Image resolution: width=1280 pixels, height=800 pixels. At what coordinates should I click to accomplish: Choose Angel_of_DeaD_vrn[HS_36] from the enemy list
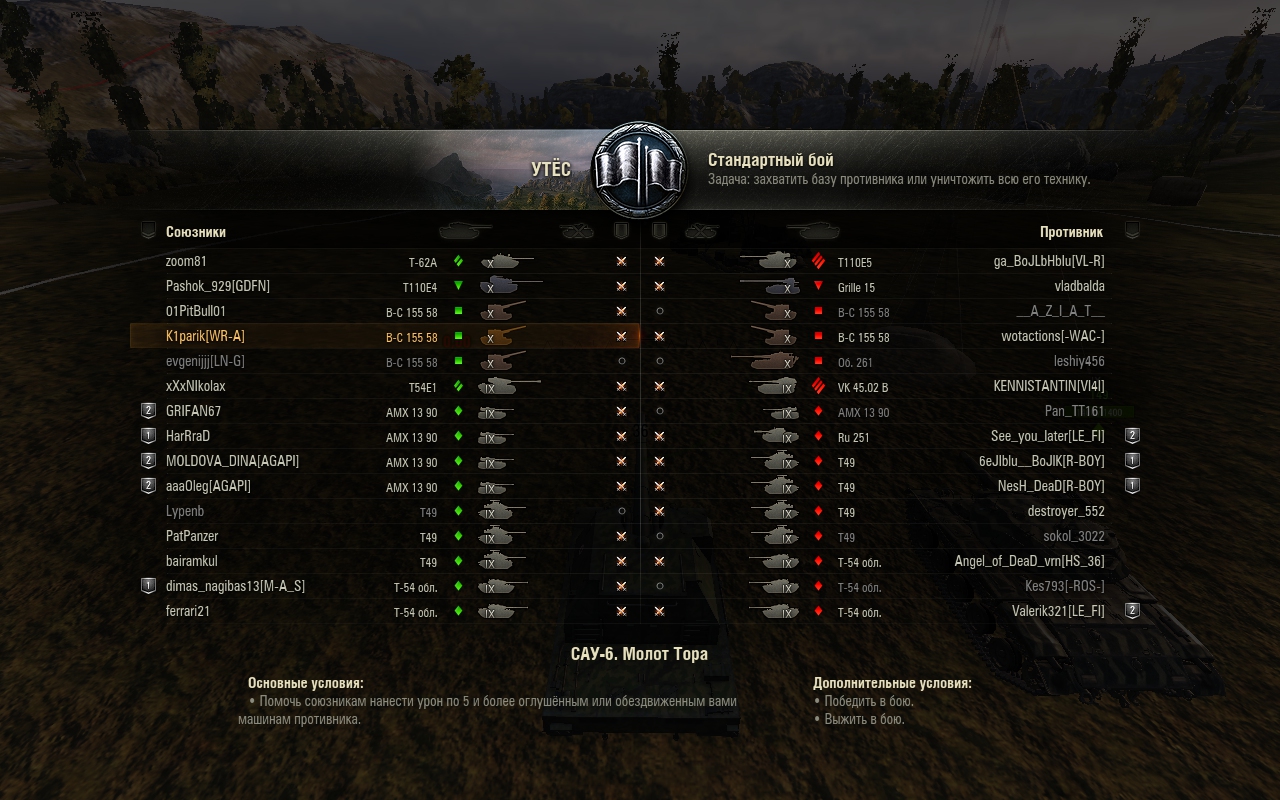click(x=1029, y=561)
